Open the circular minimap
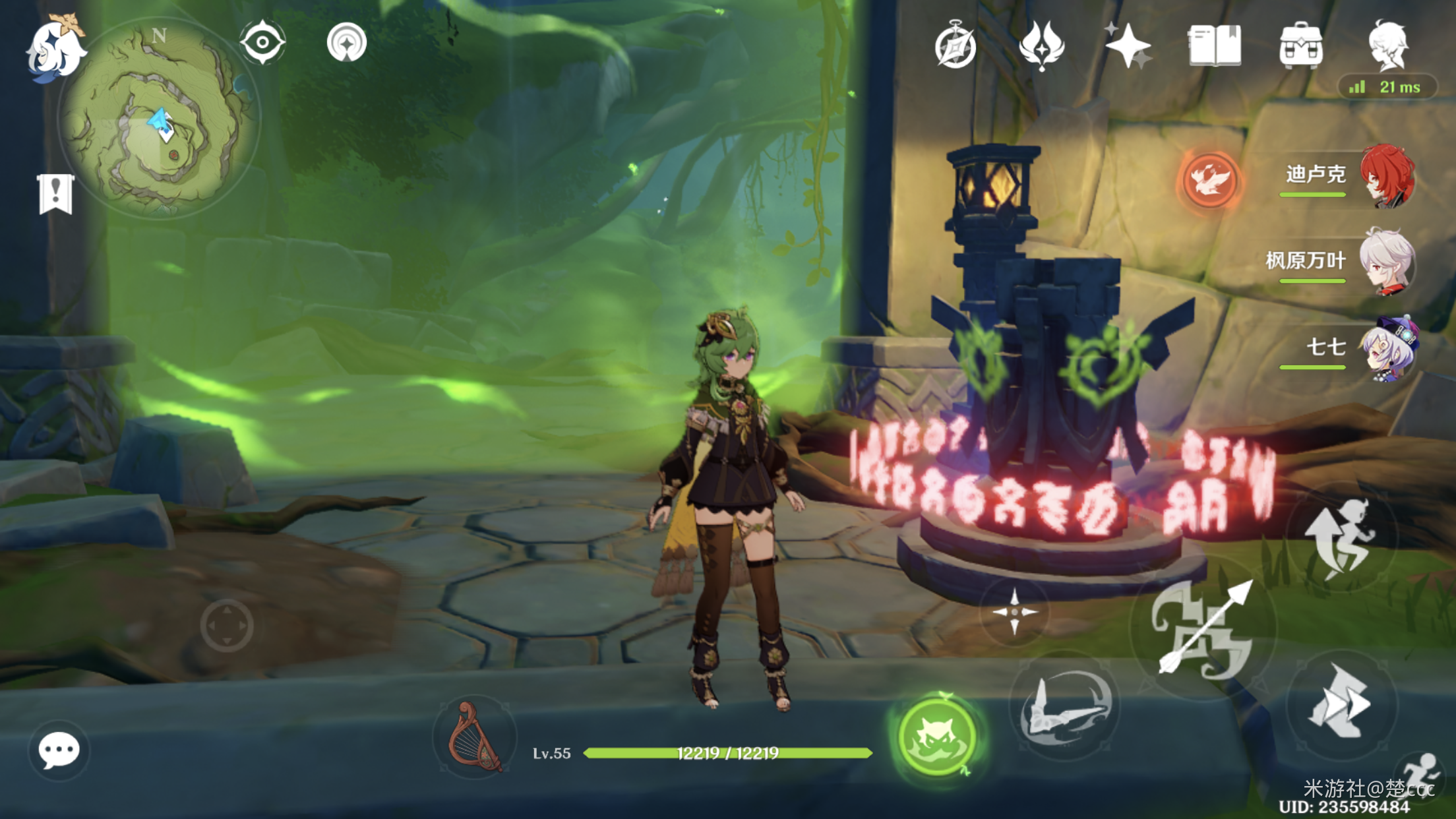The height and width of the screenshot is (819, 1456). coord(158,119)
